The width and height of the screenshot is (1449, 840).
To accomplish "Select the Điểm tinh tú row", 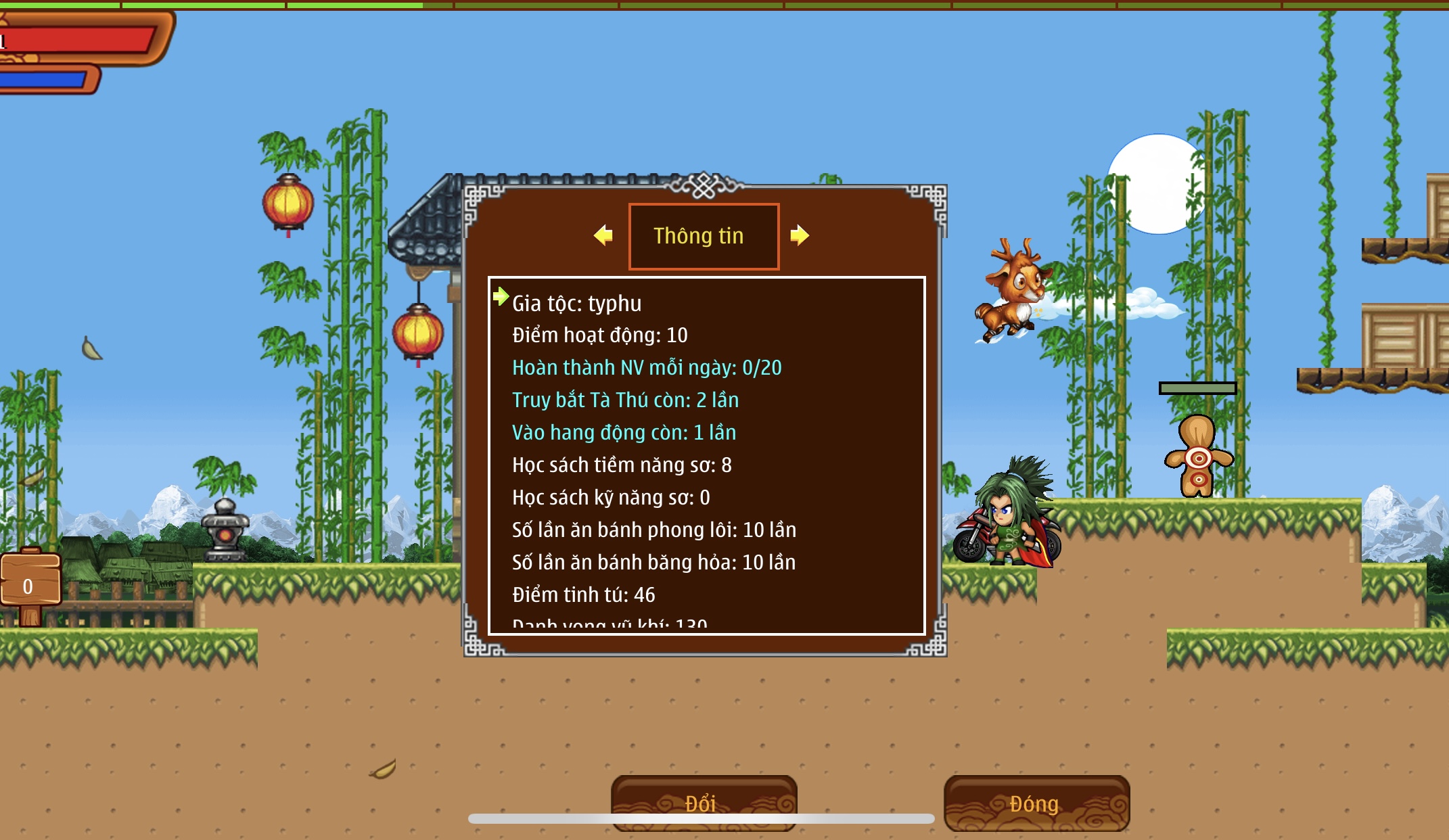I will tap(583, 595).
